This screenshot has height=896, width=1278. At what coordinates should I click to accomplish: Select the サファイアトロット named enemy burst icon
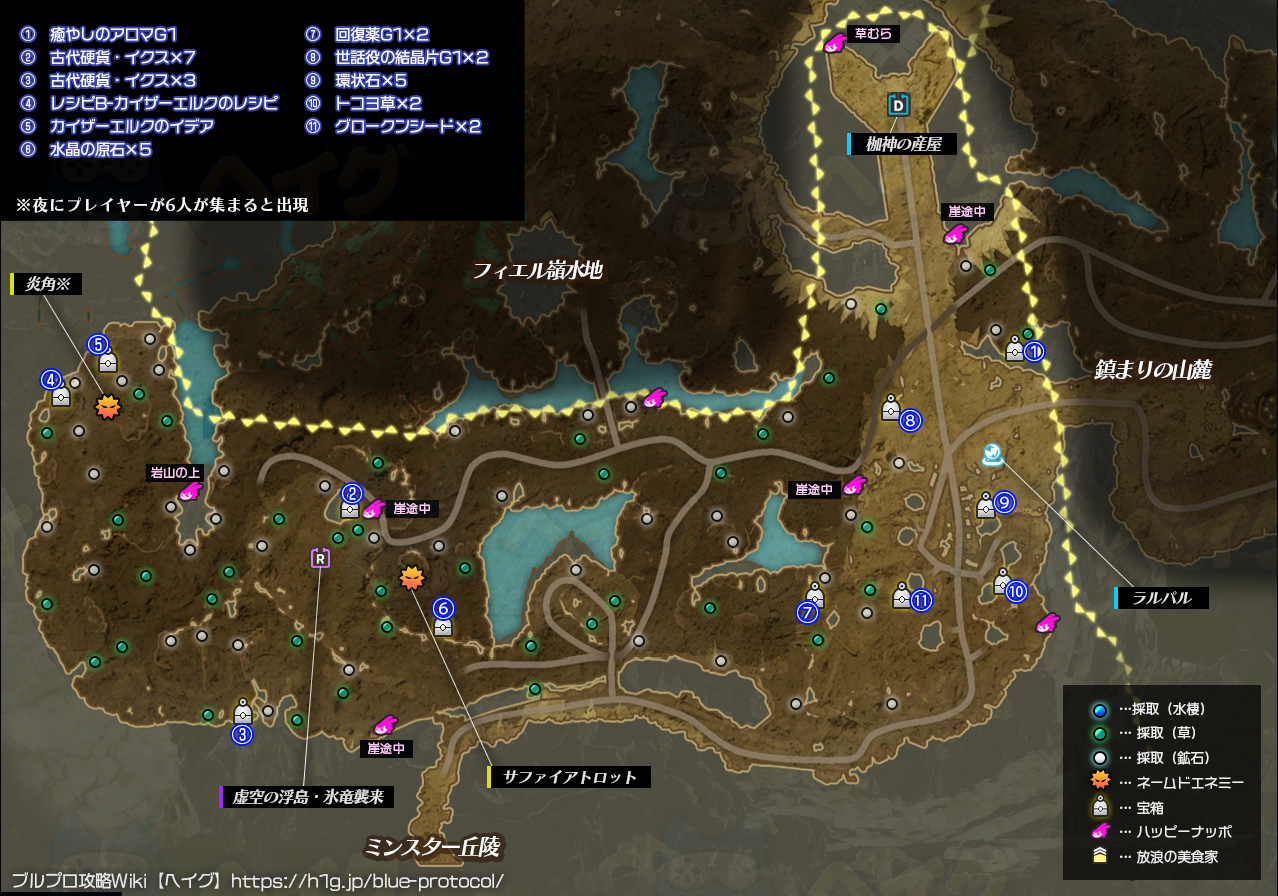pyautogui.click(x=411, y=577)
